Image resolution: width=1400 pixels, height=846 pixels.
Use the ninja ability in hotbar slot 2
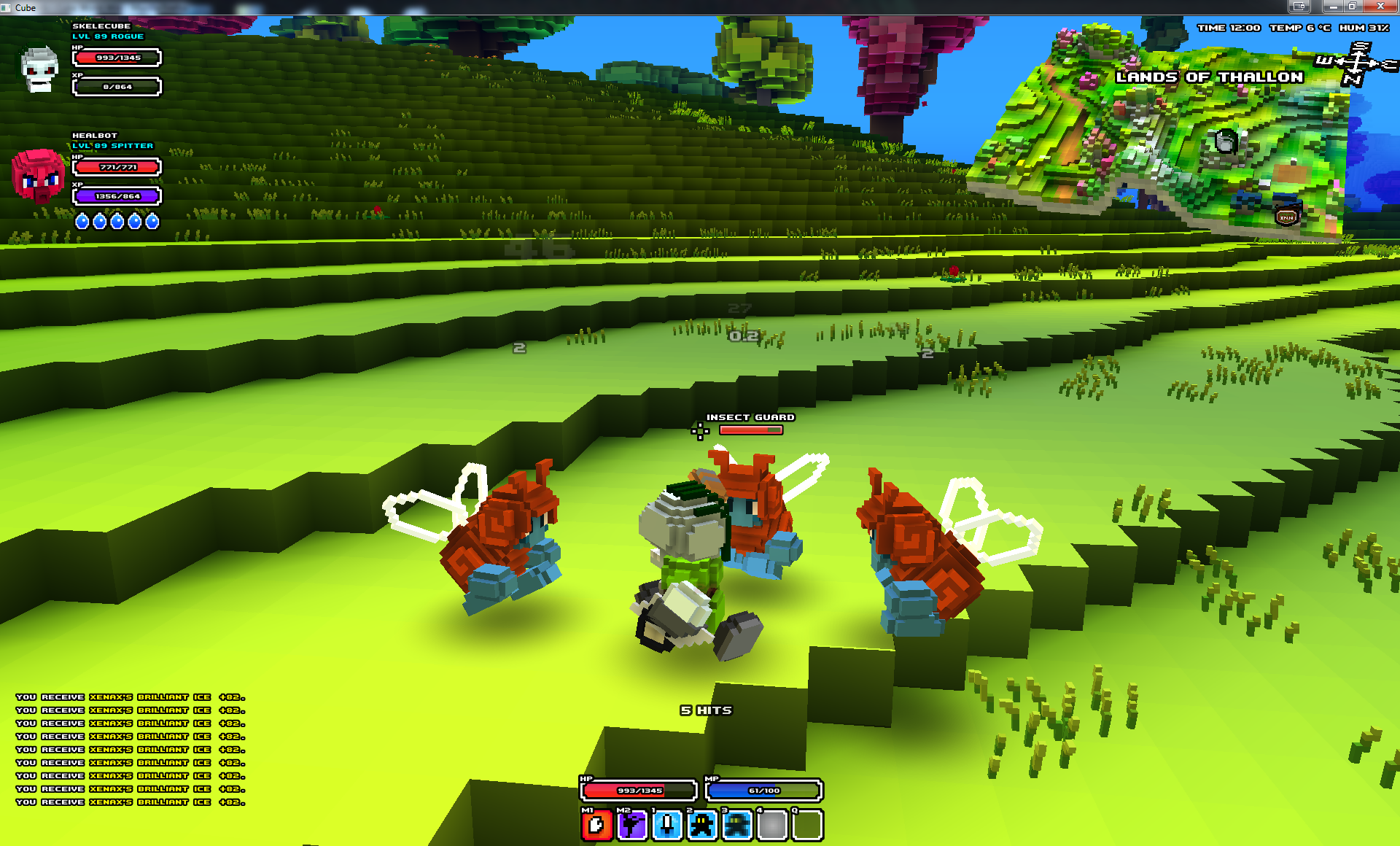[702, 825]
